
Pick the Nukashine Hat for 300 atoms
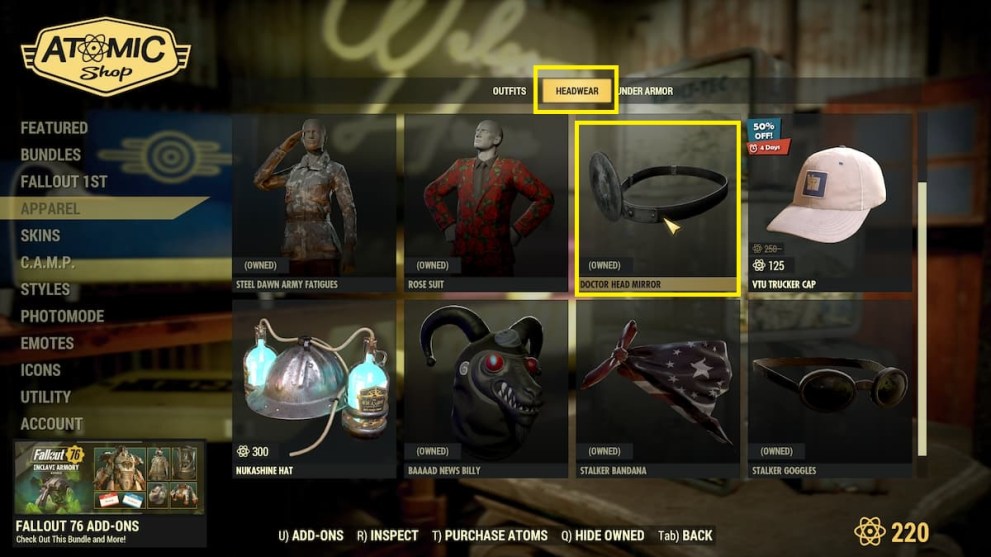[x=314, y=388]
